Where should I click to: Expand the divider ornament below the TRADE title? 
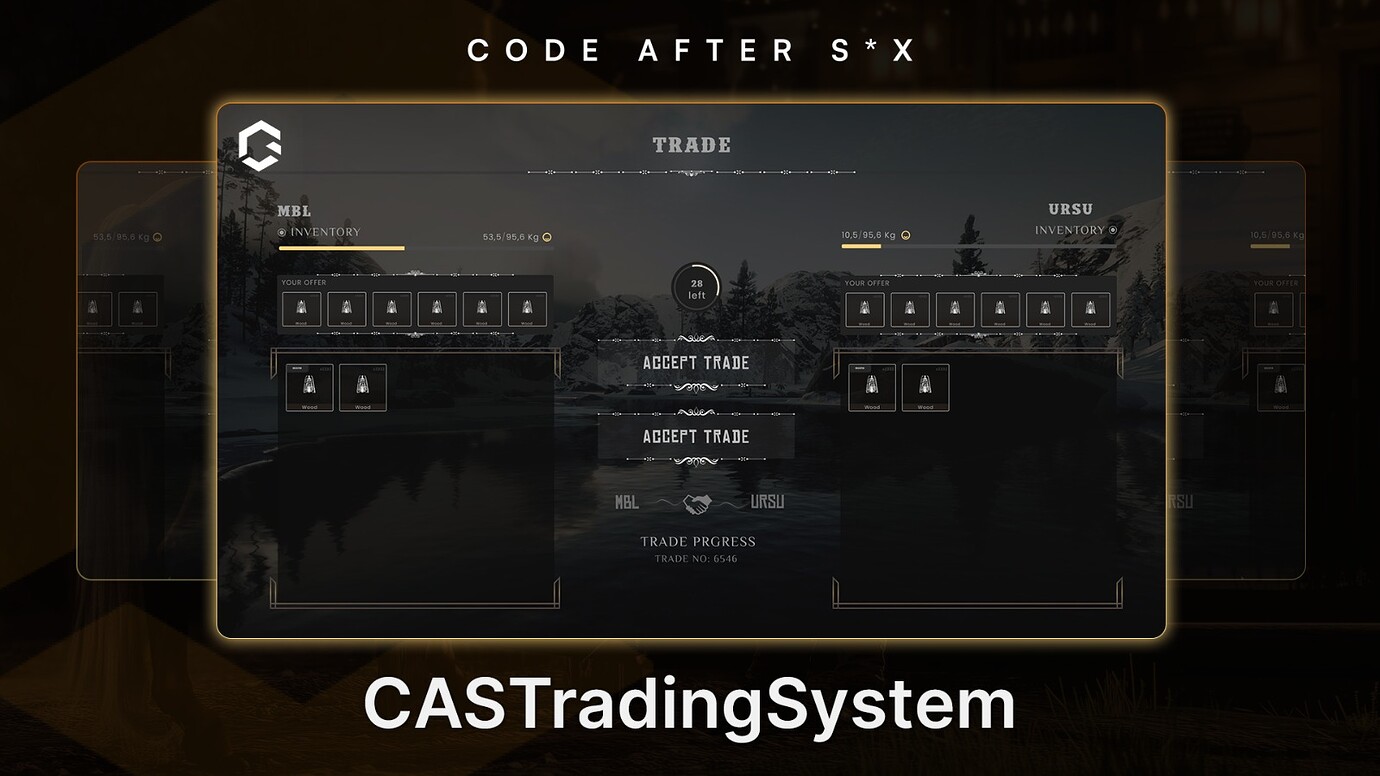coord(690,172)
